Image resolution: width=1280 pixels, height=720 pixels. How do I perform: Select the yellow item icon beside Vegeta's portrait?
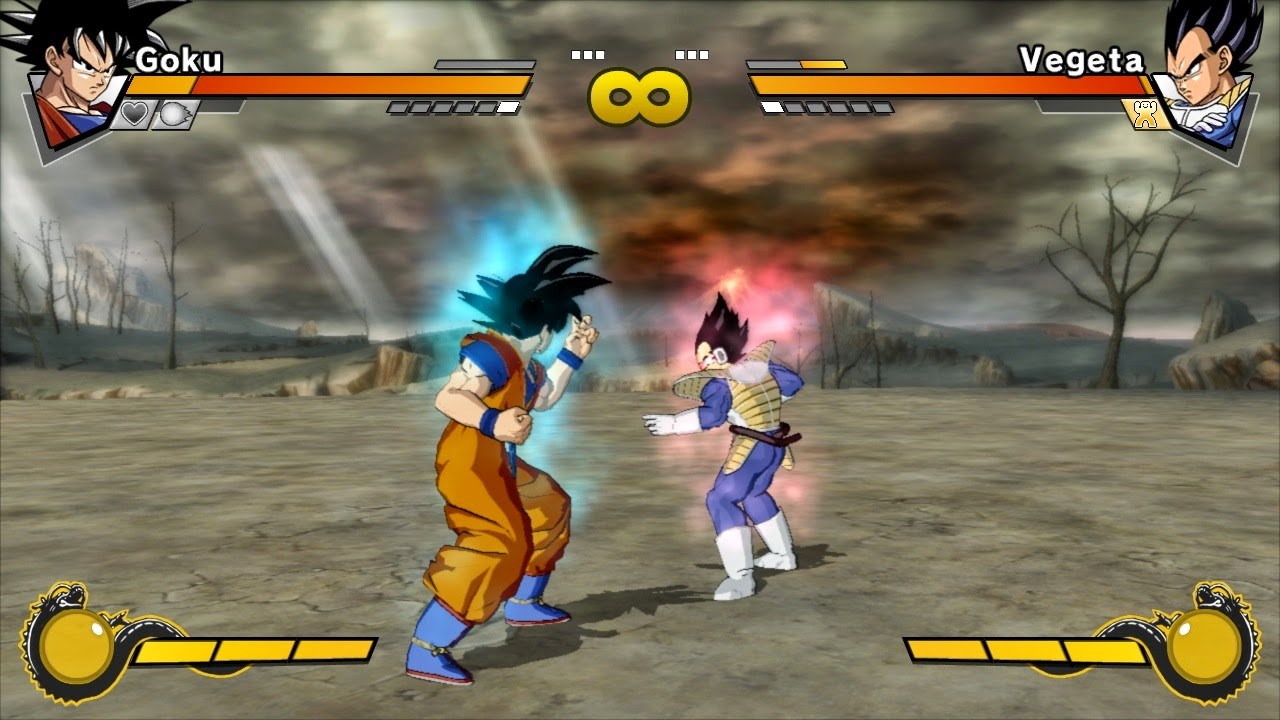[1145, 114]
